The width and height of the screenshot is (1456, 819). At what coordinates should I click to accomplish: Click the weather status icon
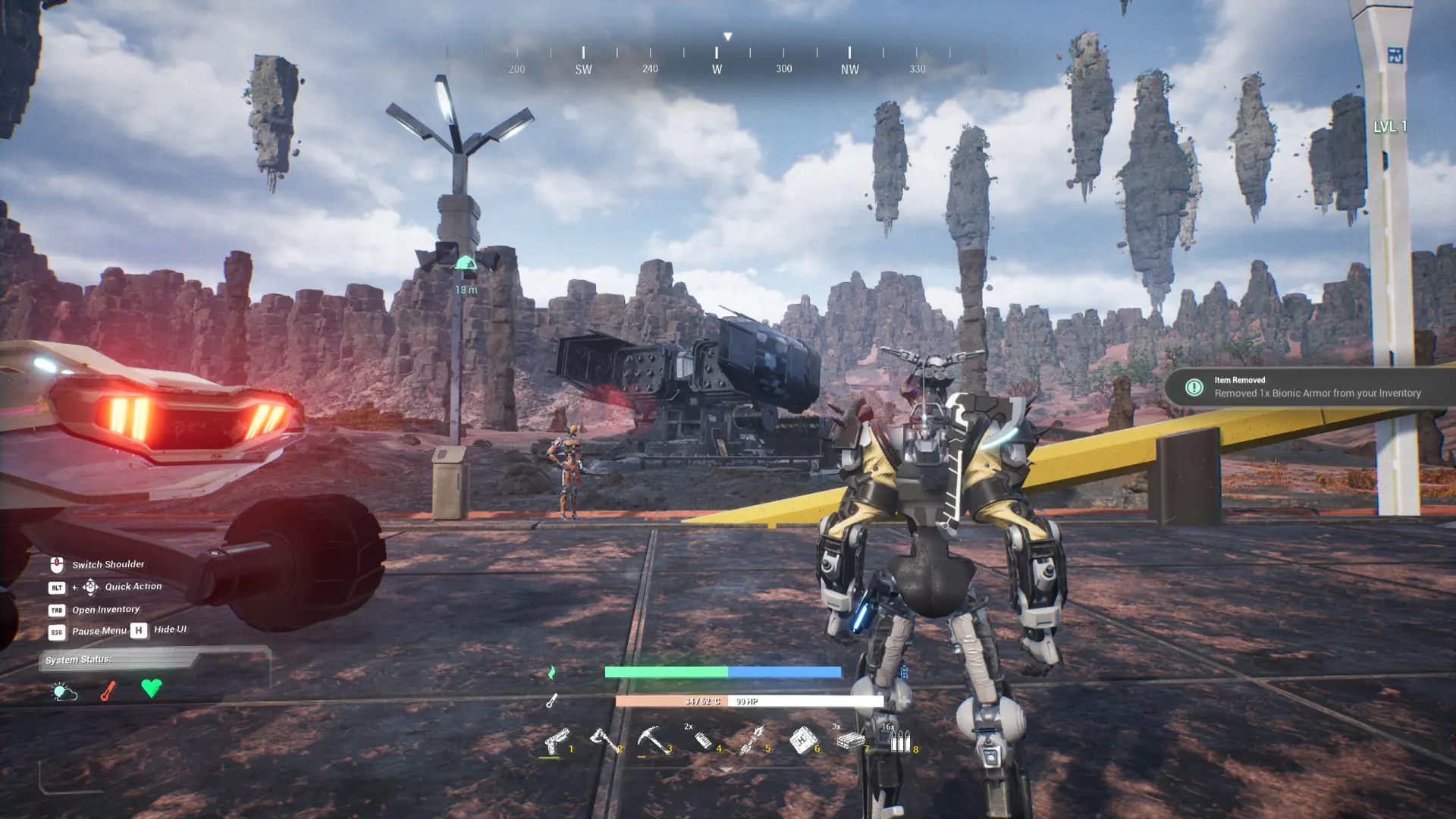point(64,691)
